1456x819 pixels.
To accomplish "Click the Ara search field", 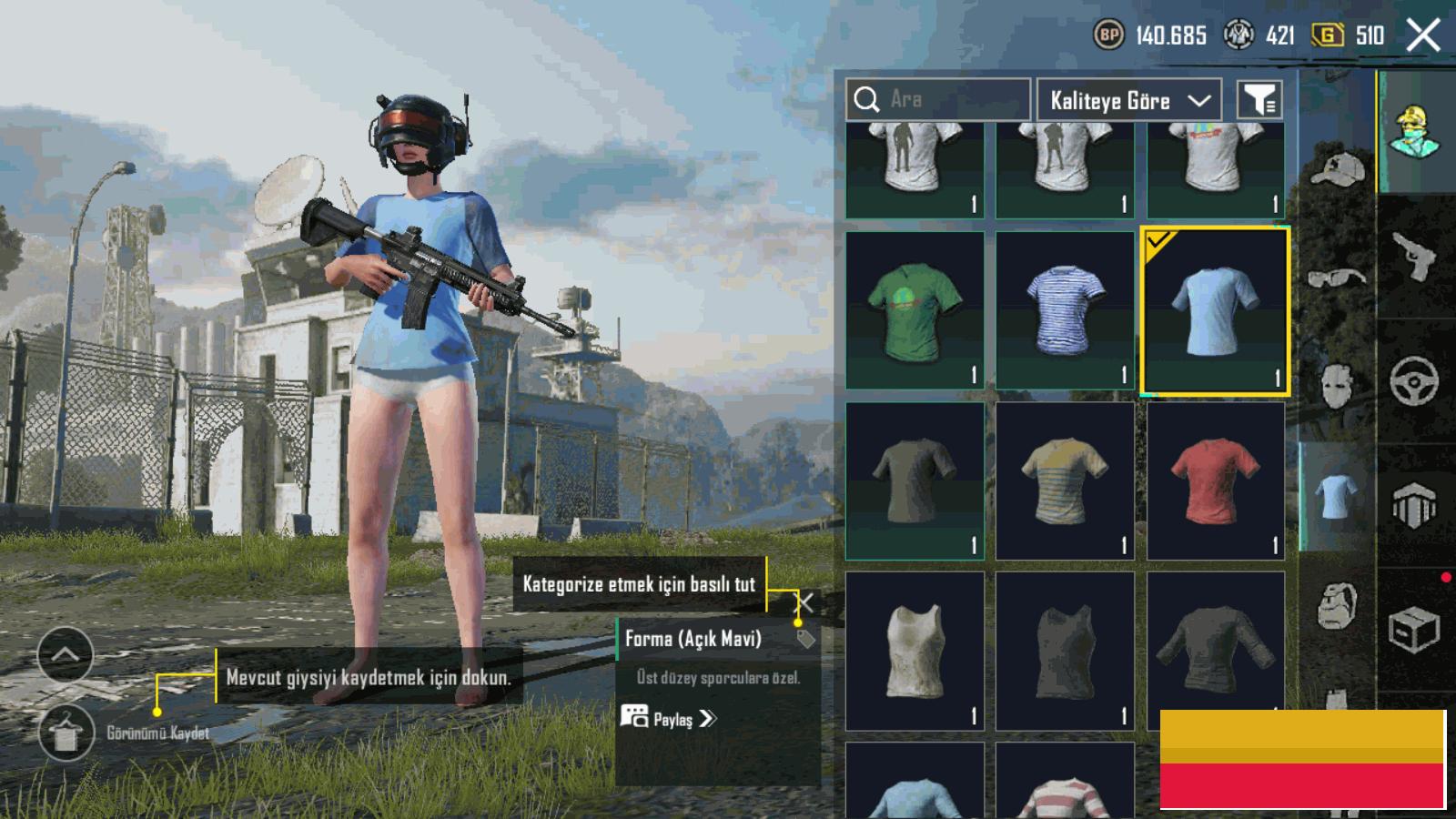I will [x=937, y=99].
